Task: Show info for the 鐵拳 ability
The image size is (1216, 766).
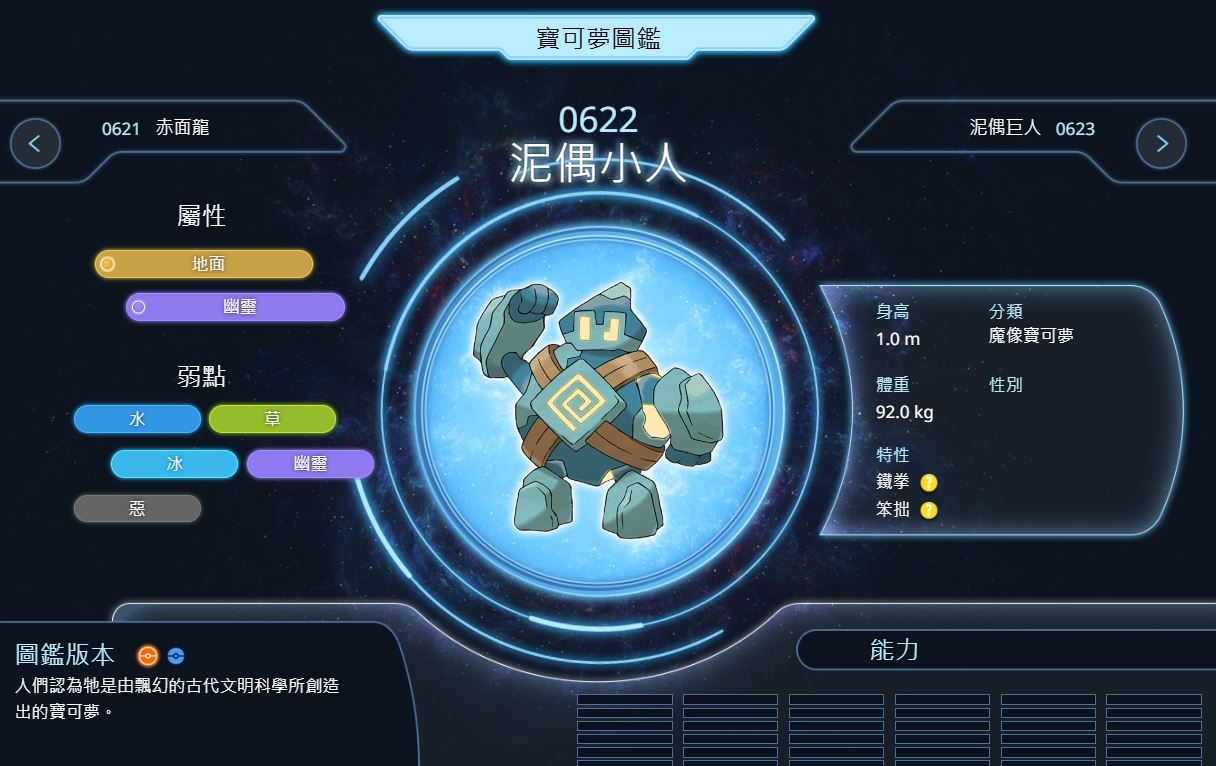Action: (x=929, y=483)
